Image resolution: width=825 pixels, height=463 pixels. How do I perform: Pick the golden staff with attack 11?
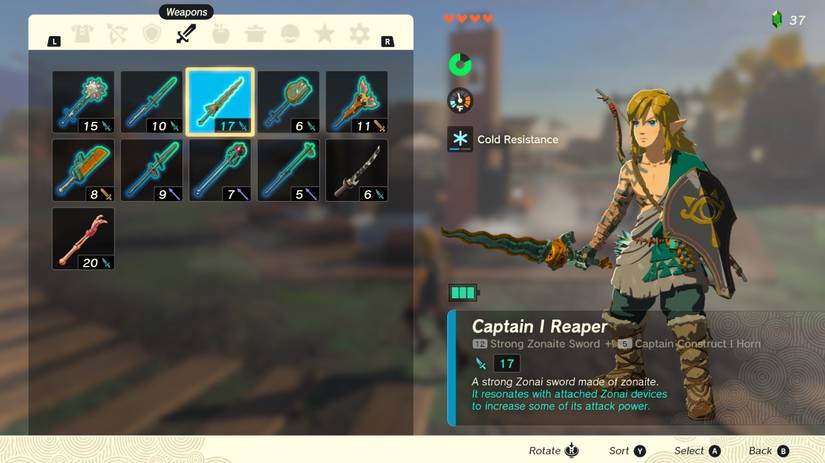pyautogui.click(x=357, y=102)
